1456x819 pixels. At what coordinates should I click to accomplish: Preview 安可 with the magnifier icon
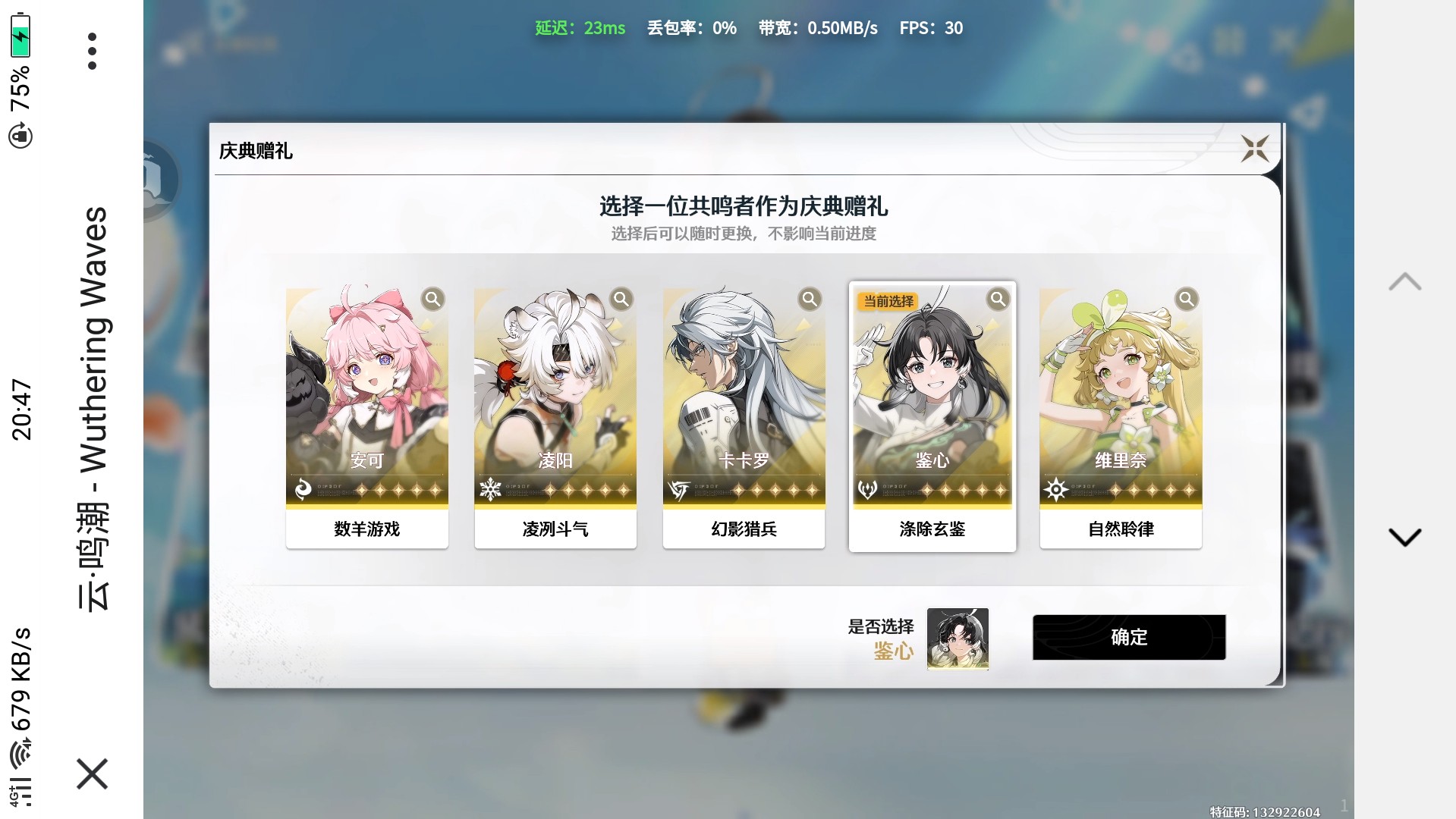coord(432,299)
